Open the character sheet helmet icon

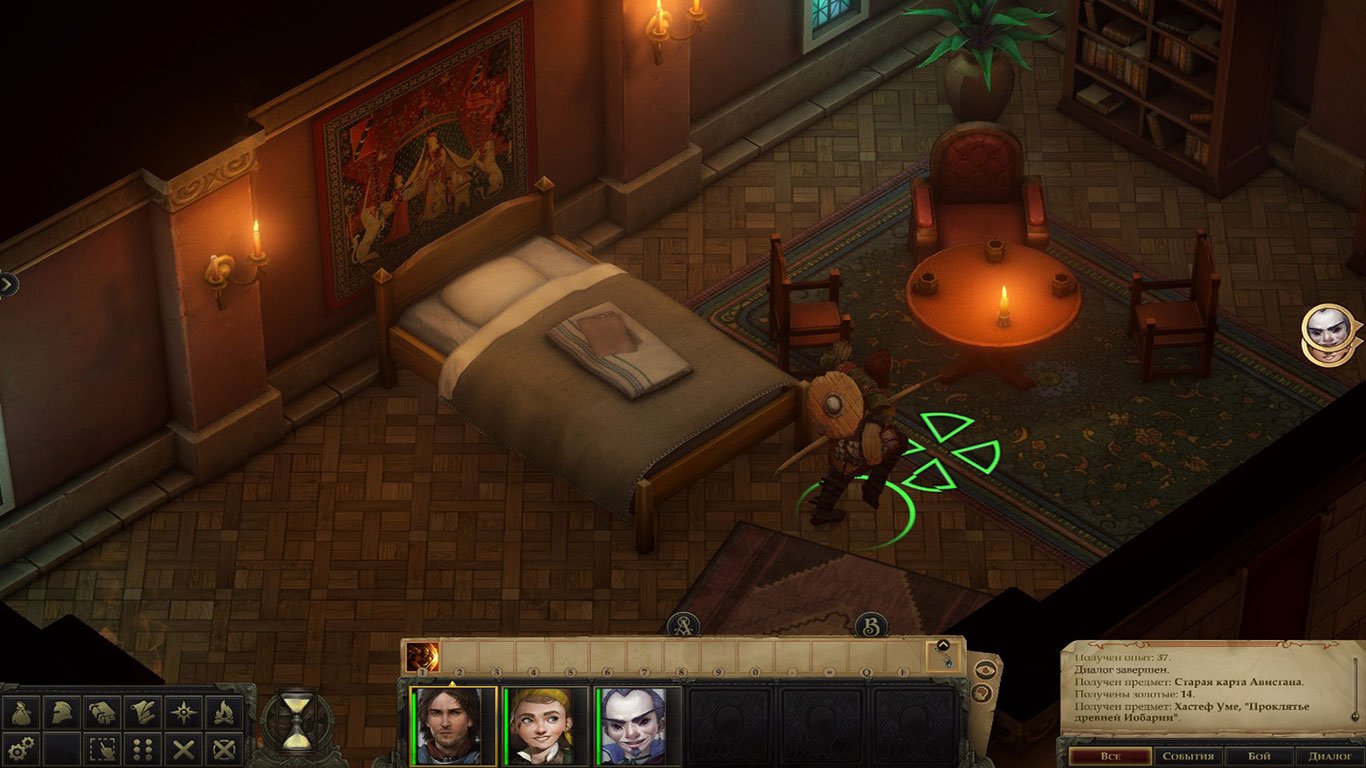click(x=62, y=712)
